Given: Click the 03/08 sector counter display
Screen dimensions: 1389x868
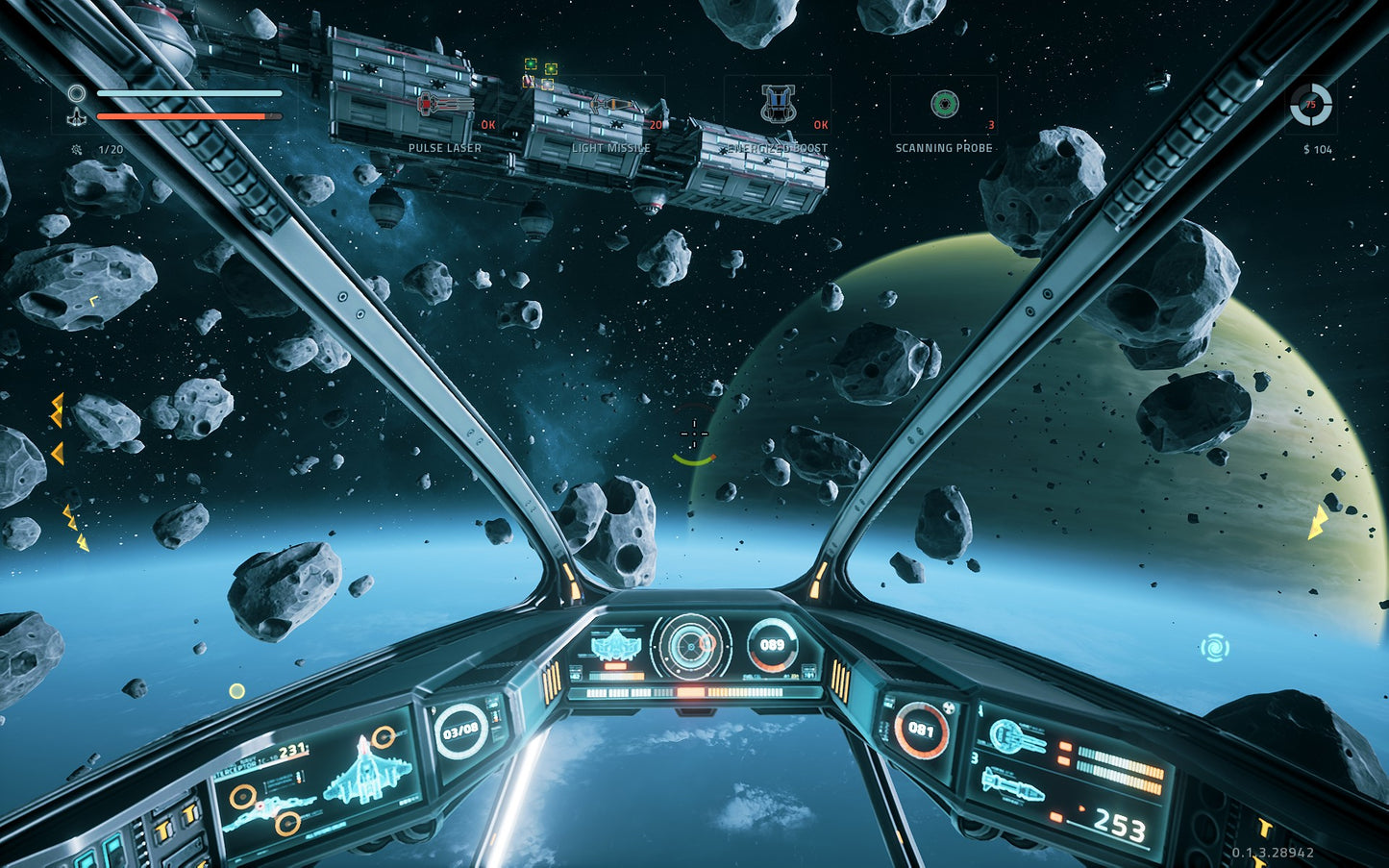Looking at the screenshot, I should (459, 731).
